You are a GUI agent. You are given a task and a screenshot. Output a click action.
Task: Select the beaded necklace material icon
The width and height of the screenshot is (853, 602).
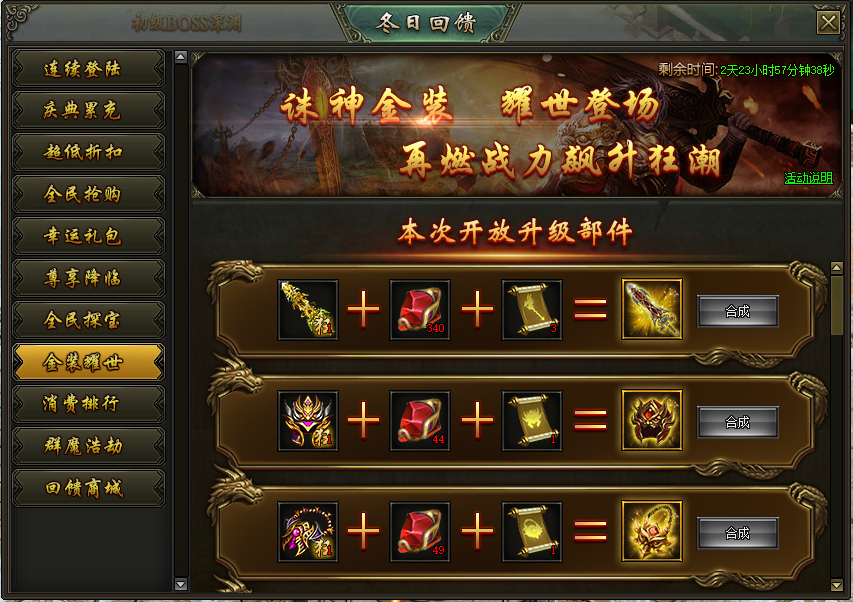(x=308, y=532)
